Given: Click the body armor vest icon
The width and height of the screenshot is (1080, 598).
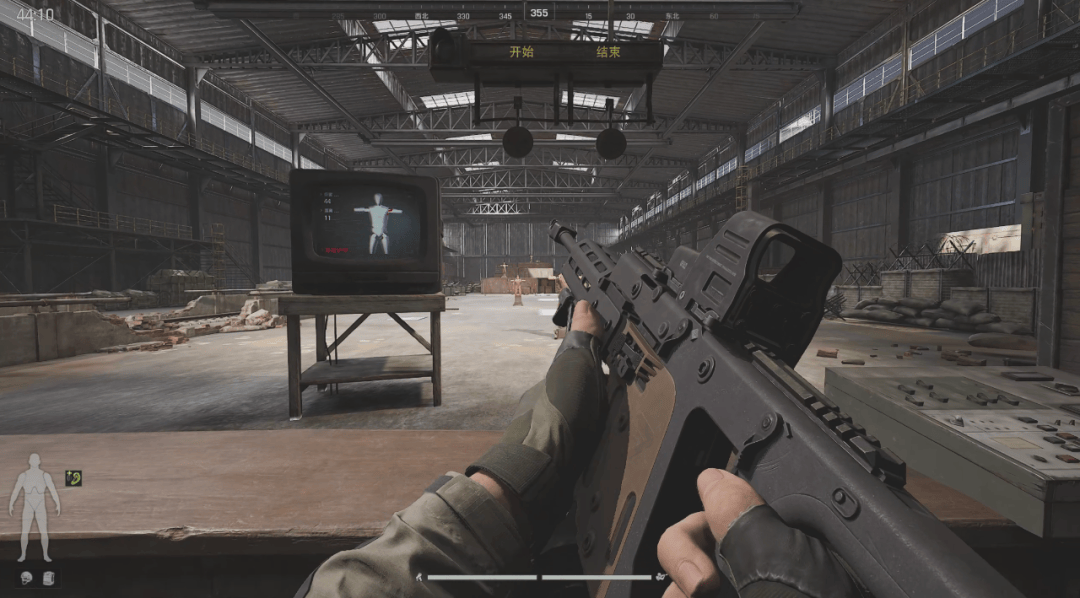Looking at the screenshot, I should click(47, 577).
